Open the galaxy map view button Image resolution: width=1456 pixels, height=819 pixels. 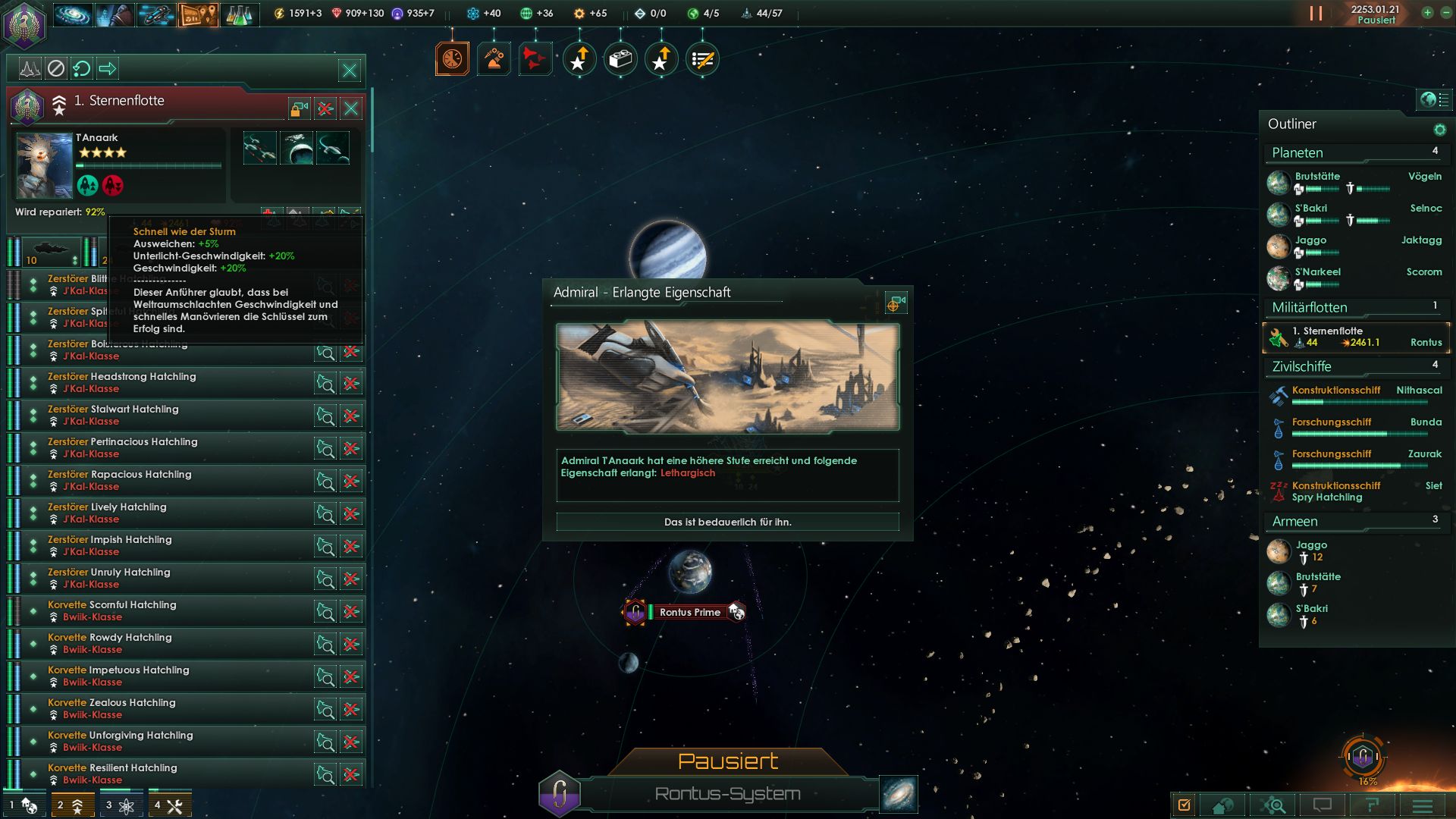899,793
